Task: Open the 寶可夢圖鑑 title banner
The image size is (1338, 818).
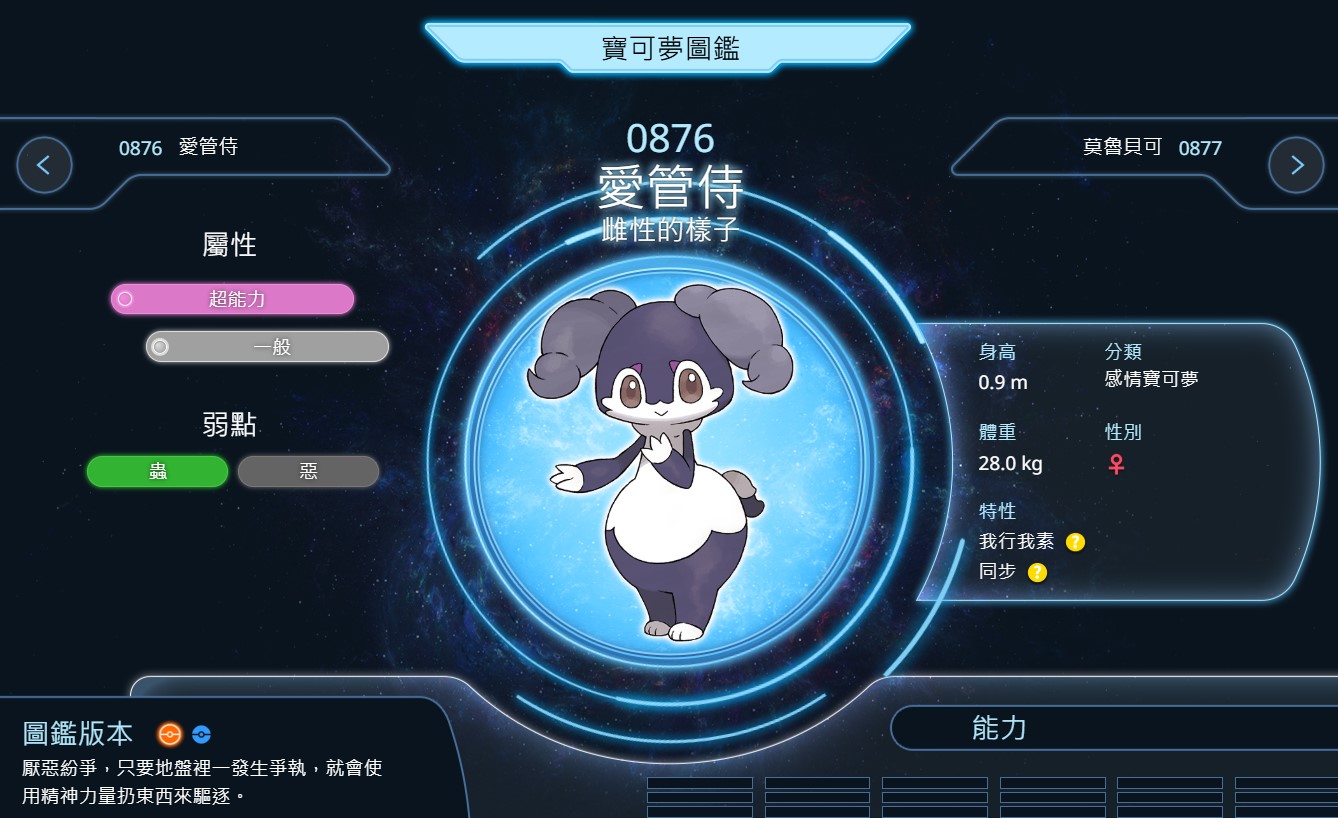Action: [669, 47]
